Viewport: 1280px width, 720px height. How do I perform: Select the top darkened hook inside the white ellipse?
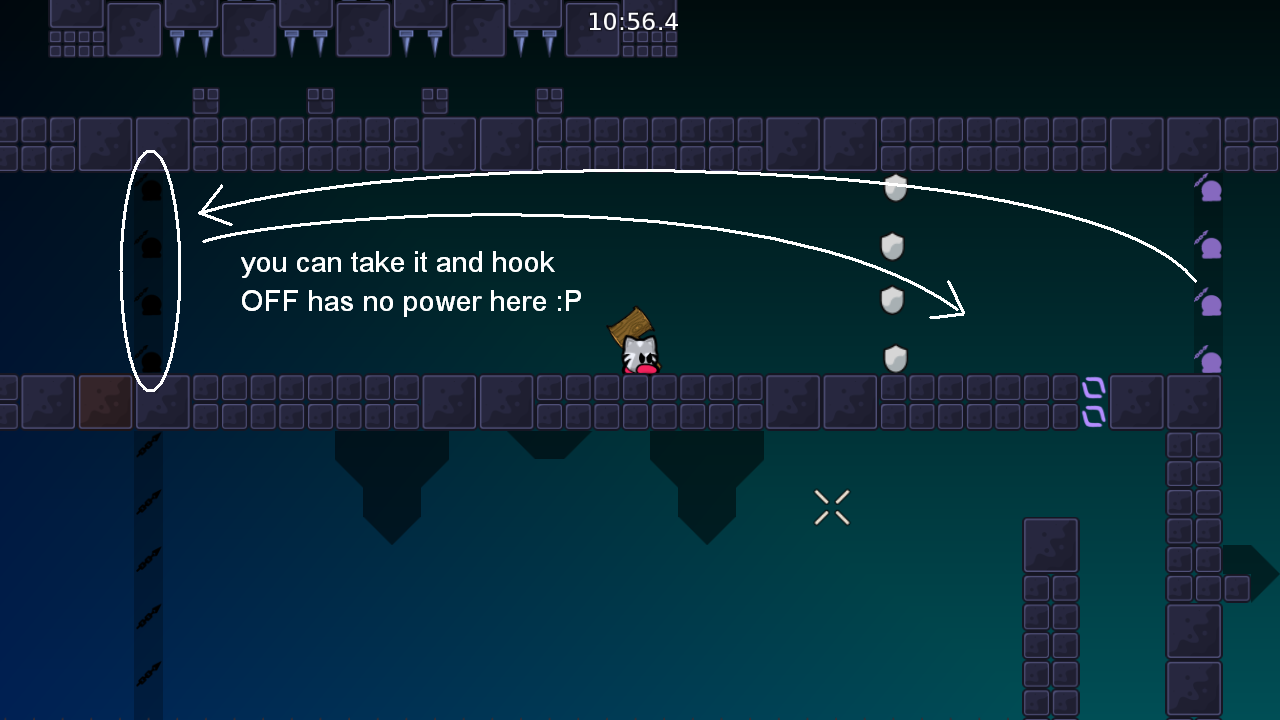click(150, 190)
